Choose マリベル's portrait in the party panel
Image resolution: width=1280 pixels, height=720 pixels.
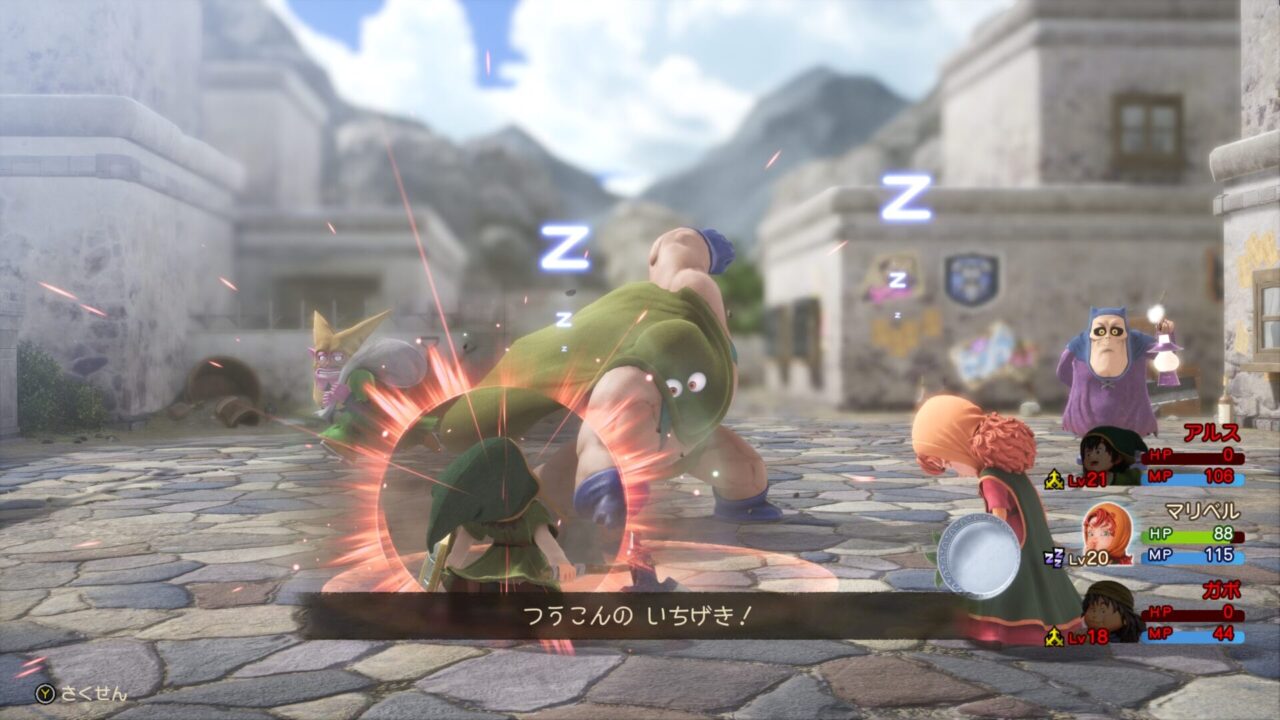click(1107, 534)
